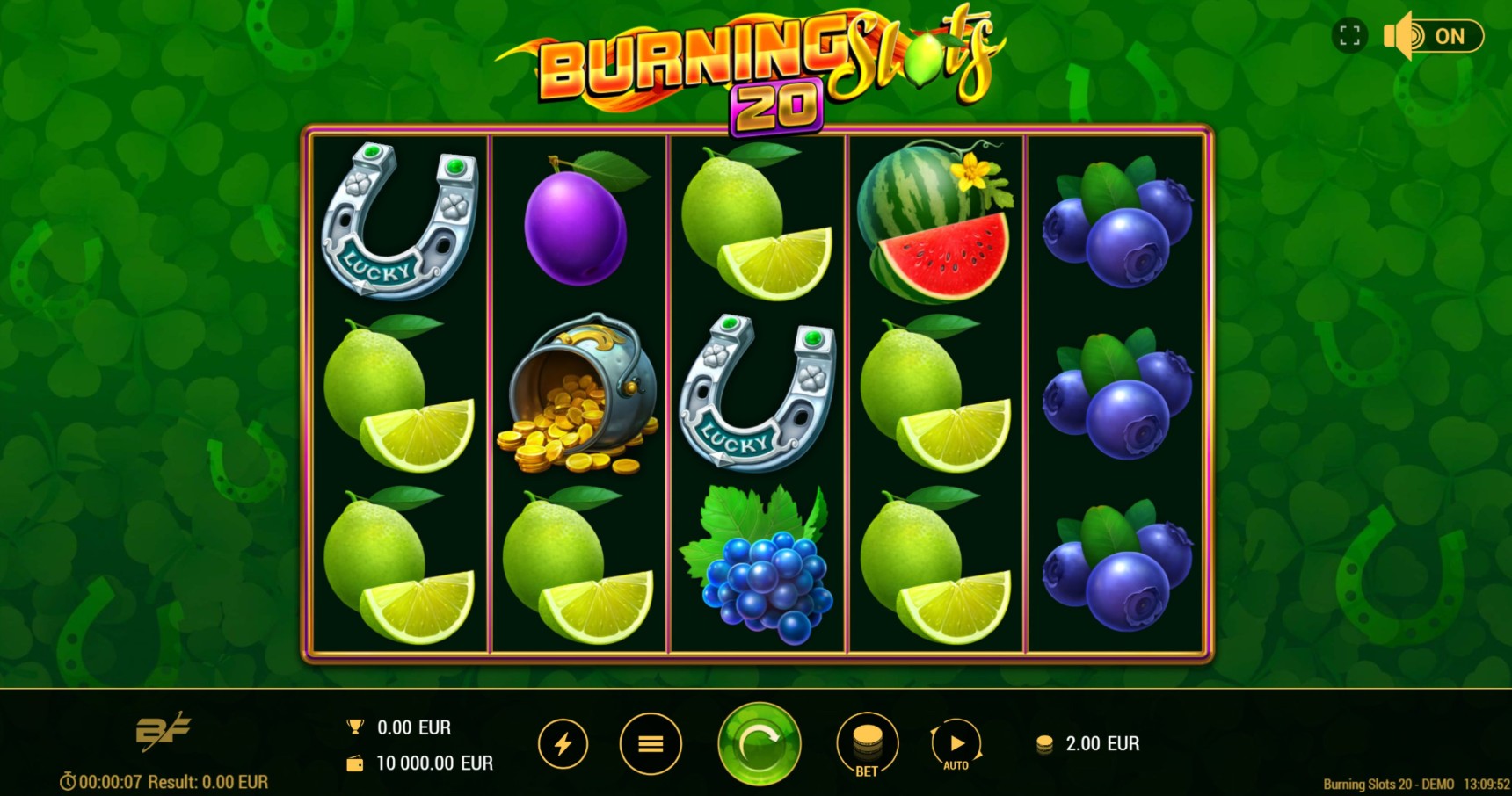Screen dimensions: 1512x796
Task: Click the coin icon beside 2.00 EUR
Action: (x=1044, y=743)
